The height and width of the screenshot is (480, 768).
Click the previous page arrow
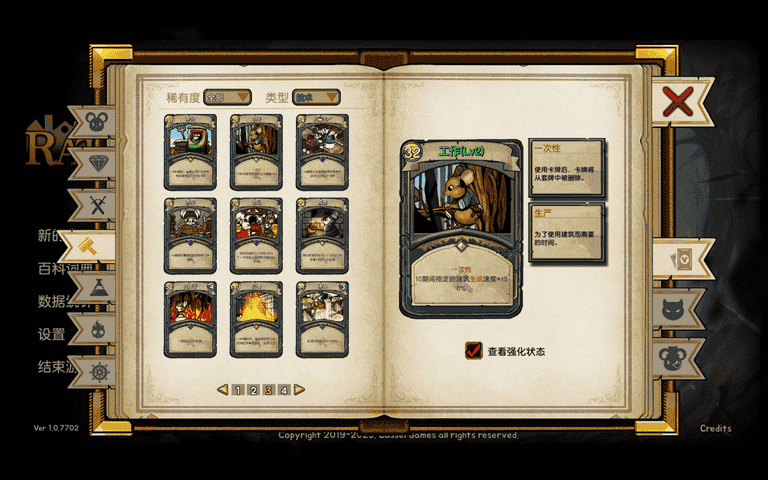[223, 390]
